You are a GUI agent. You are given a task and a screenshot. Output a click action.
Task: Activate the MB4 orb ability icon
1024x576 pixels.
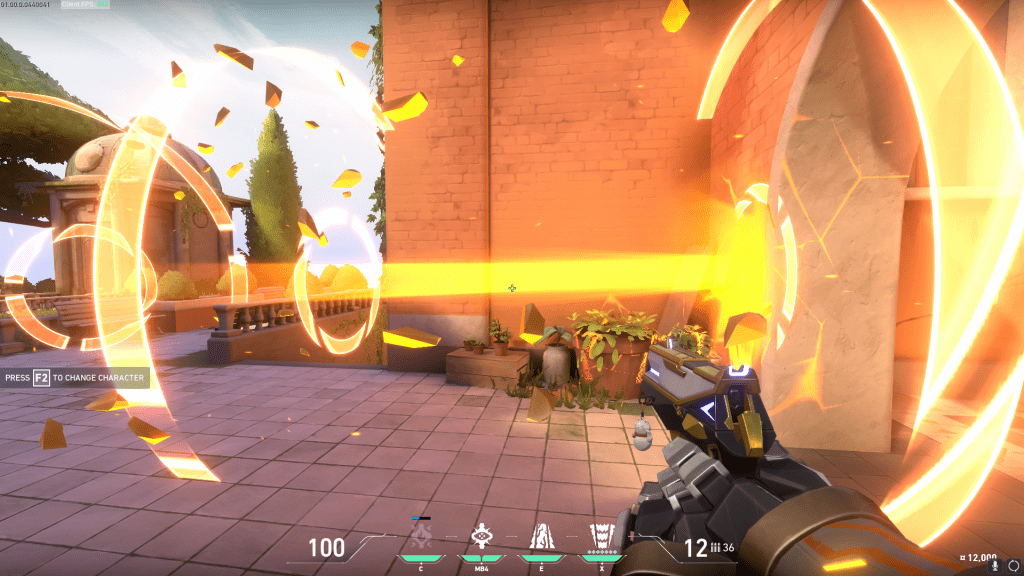tap(481, 535)
